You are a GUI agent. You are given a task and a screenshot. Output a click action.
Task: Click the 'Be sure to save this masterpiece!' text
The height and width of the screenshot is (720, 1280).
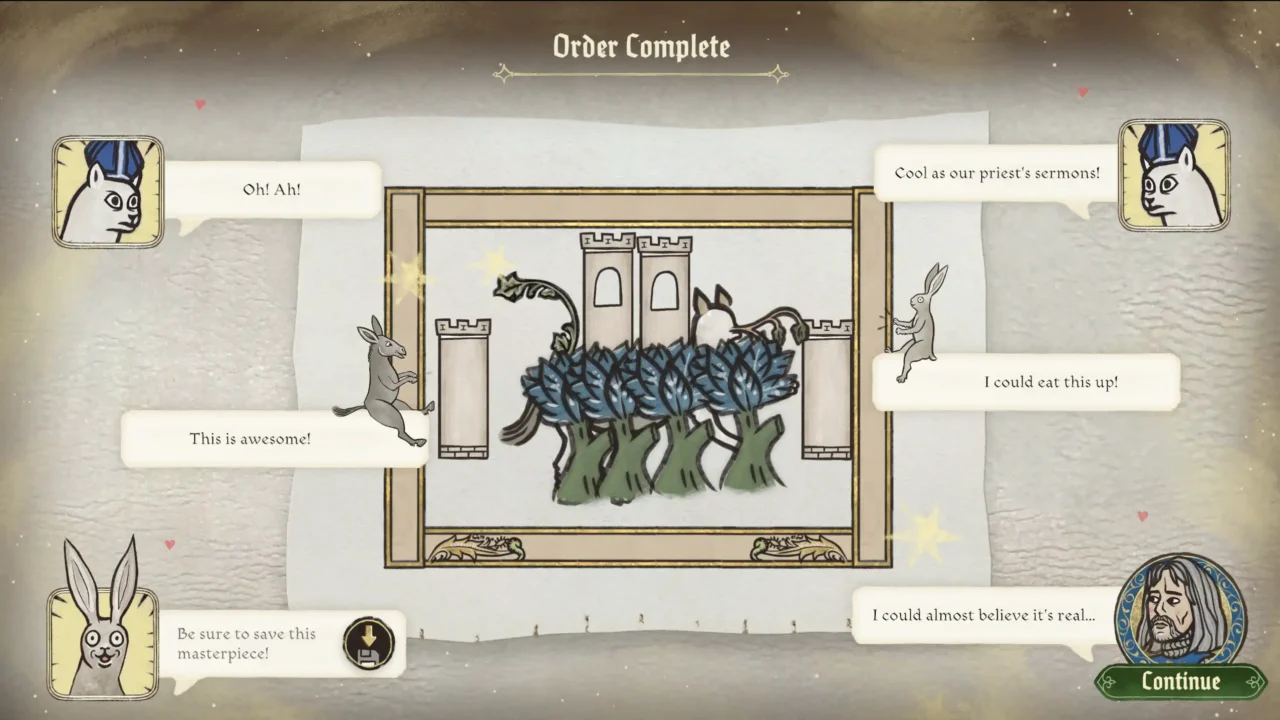245,643
